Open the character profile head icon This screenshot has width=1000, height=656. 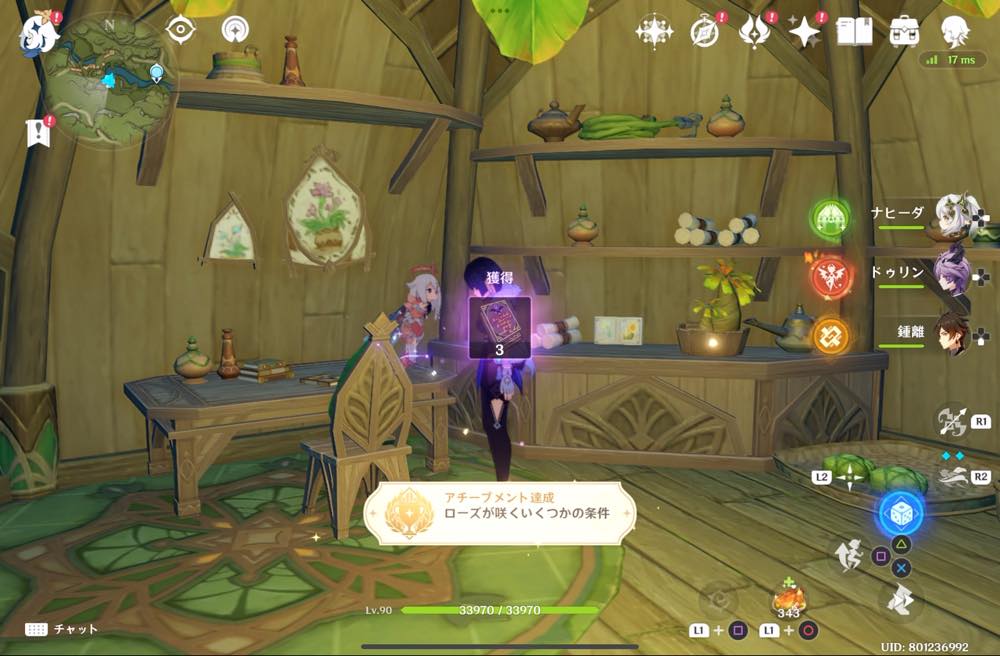(956, 32)
